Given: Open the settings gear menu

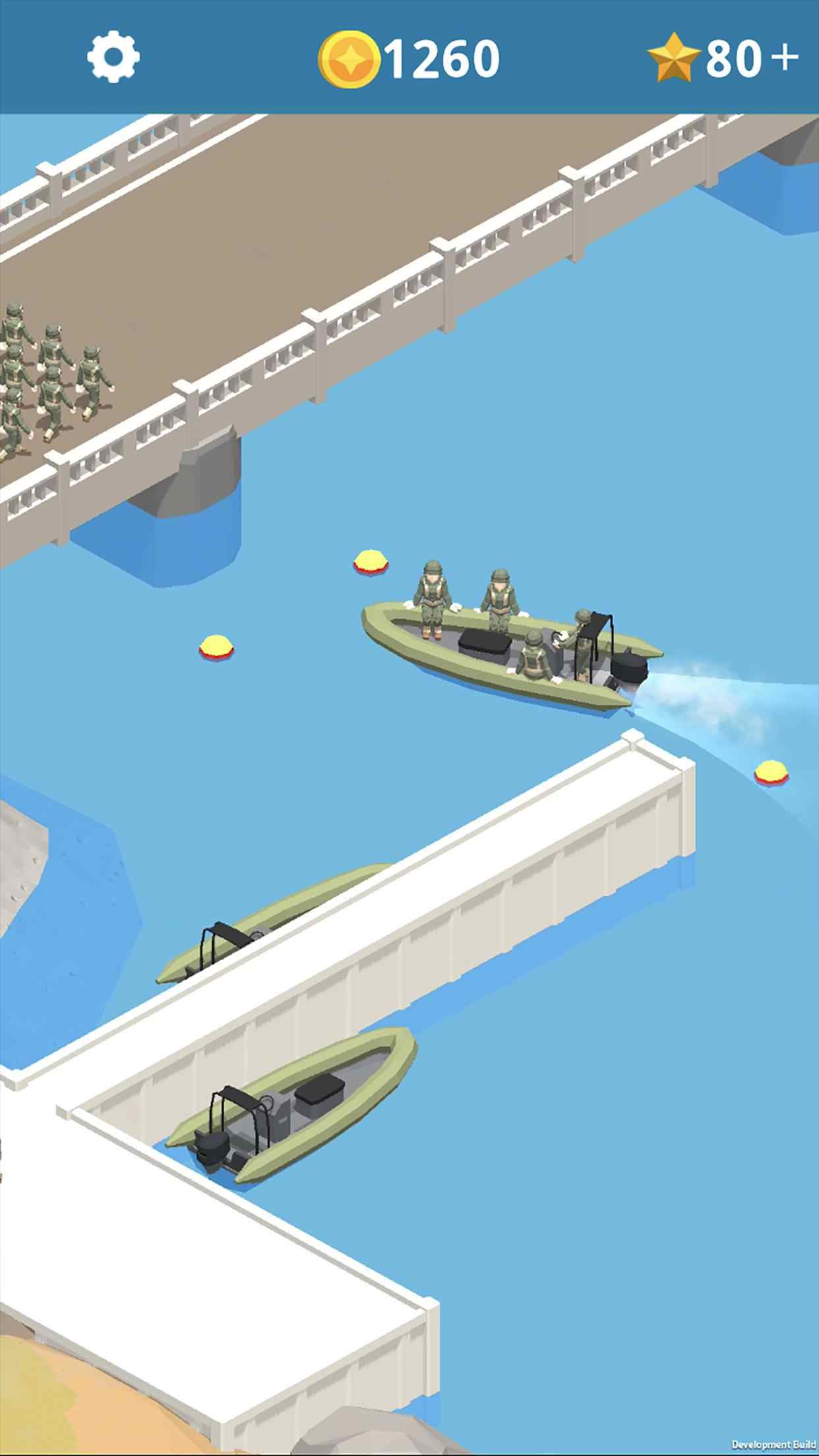Looking at the screenshot, I should pyautogui.click(x=113, y=57).
